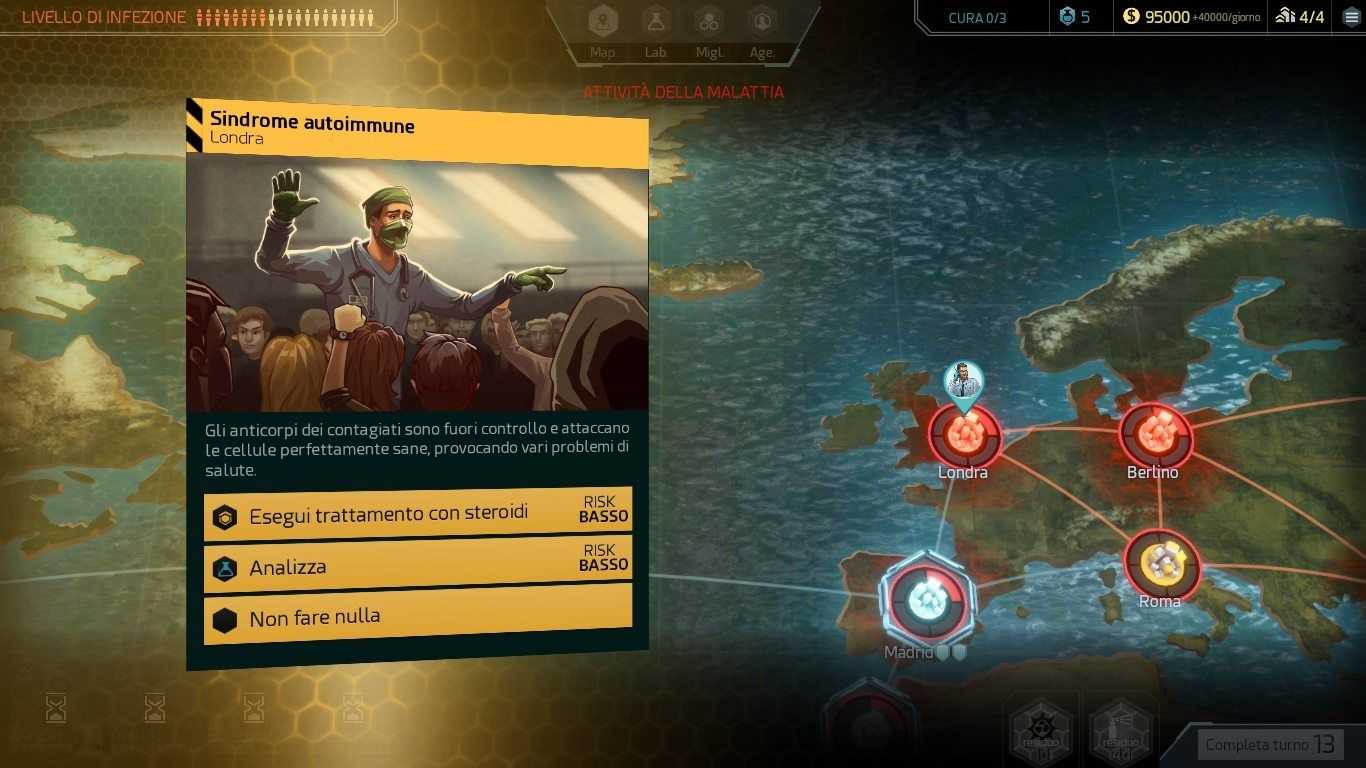Select the doctor agent marker over Londra
1366x768 pixels.
click(x=963, y=382)
